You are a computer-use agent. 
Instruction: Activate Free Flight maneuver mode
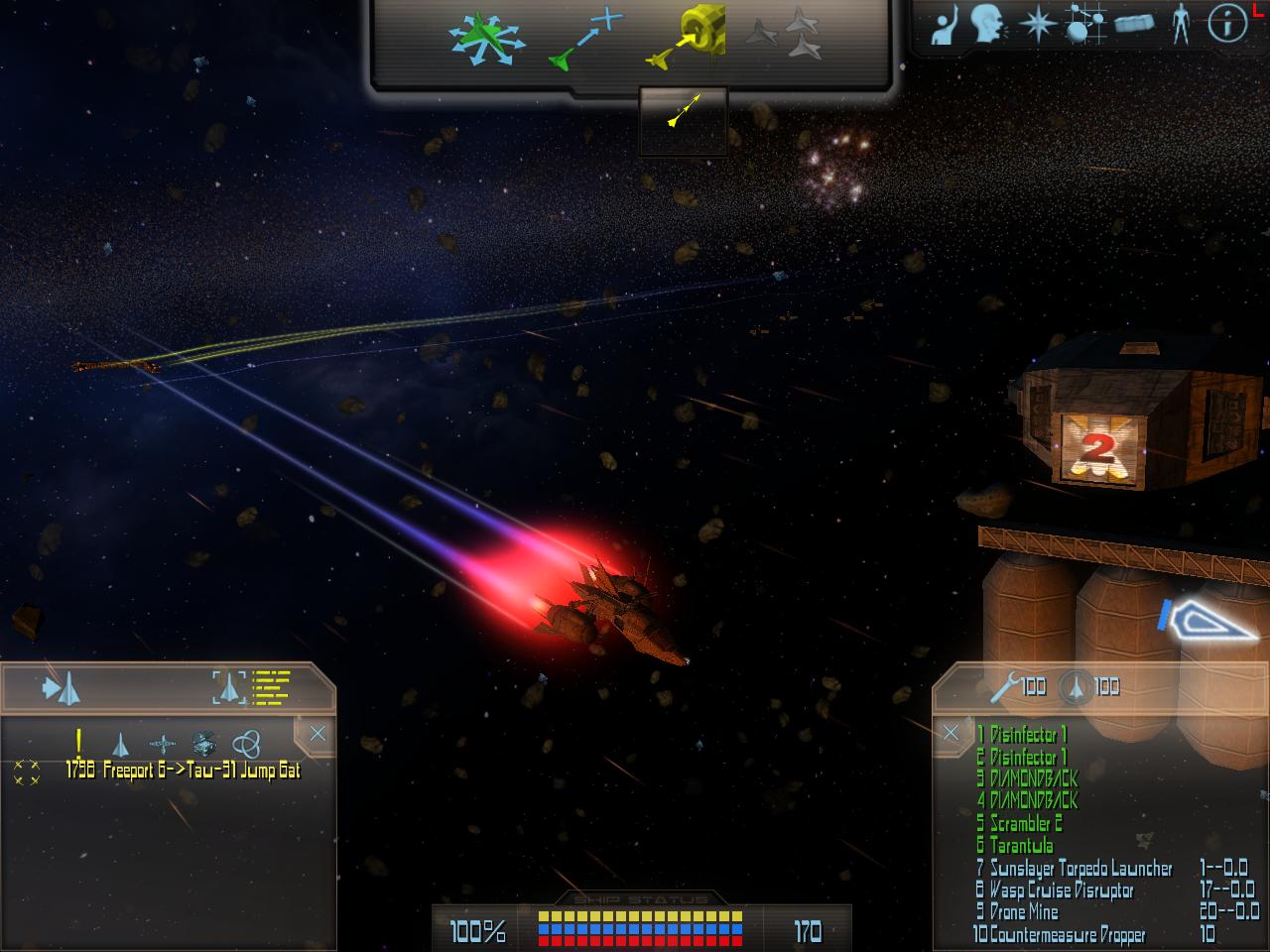pos(483,41)
